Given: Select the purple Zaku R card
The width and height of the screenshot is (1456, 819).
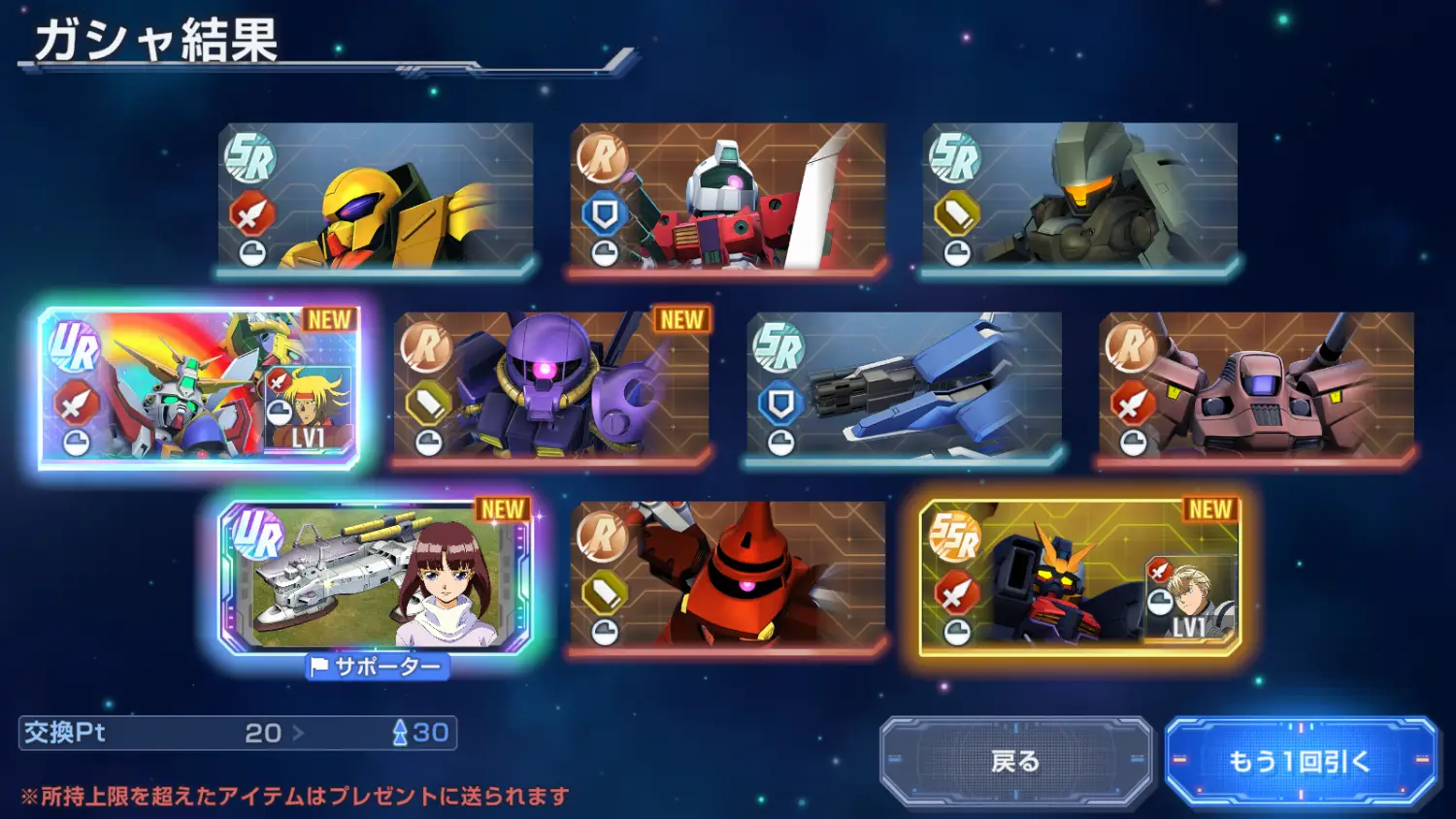Looking at the screenshot, I should [551, 386].
